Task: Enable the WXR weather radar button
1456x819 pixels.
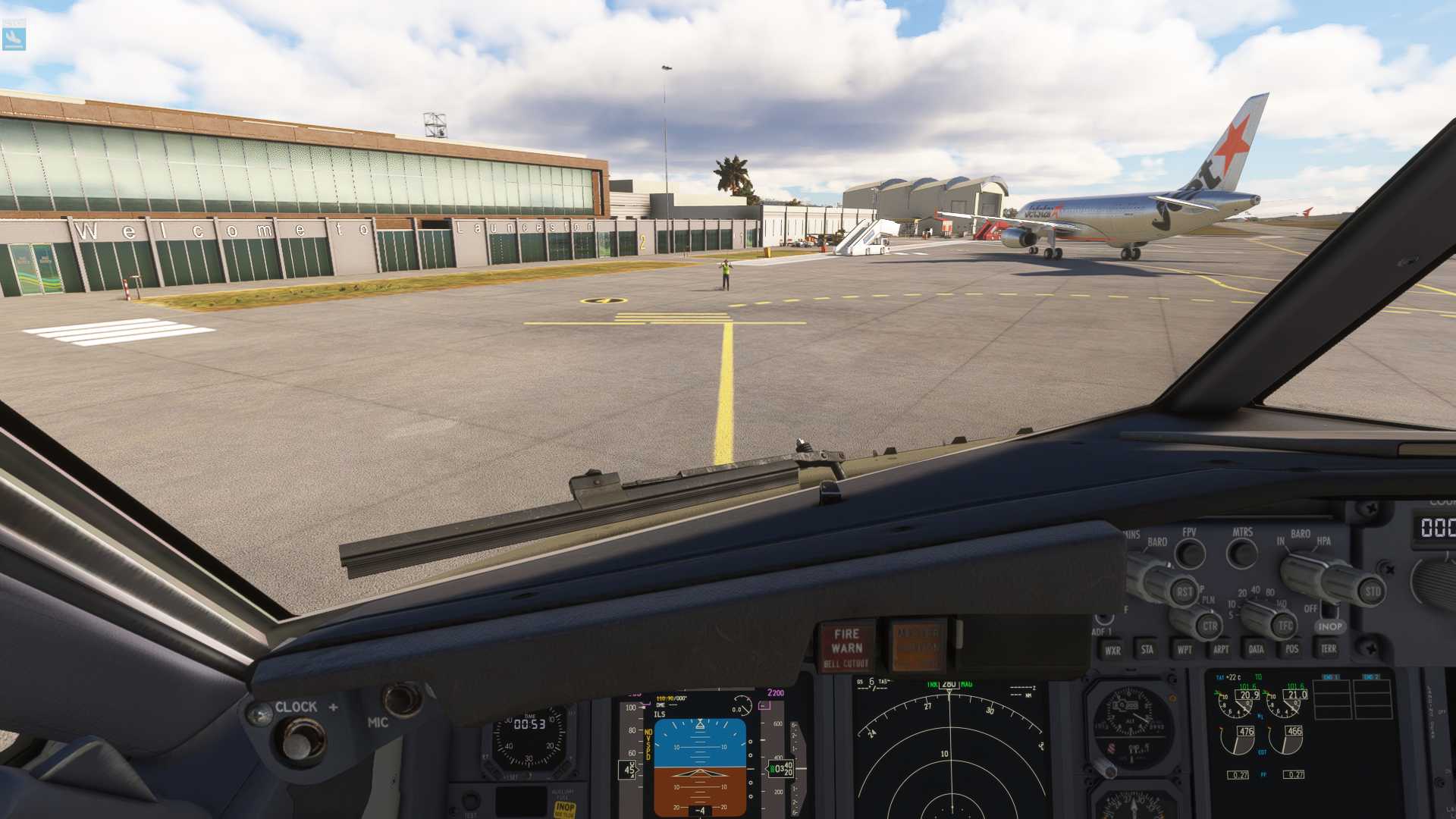Action: pos(1112,650)
